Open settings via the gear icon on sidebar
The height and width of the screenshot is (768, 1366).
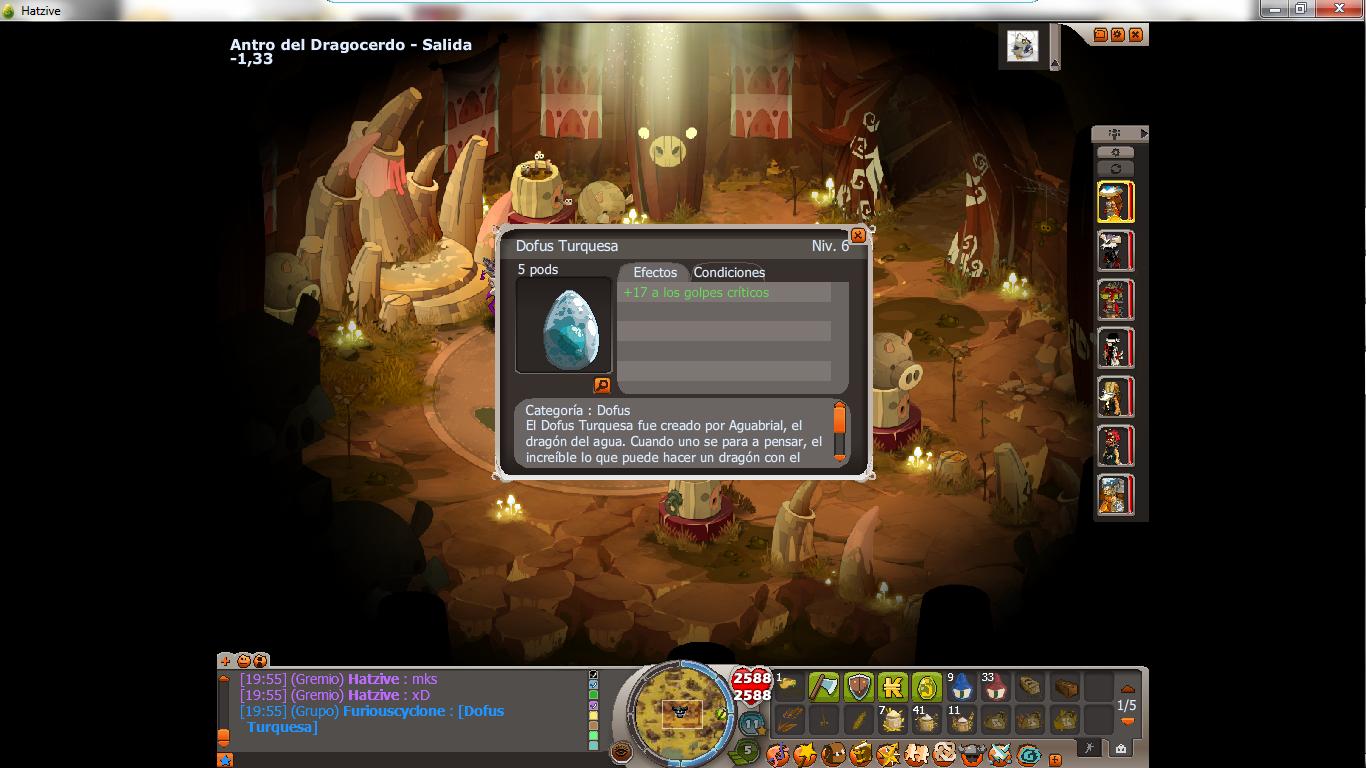click(x=1116, y=152)
